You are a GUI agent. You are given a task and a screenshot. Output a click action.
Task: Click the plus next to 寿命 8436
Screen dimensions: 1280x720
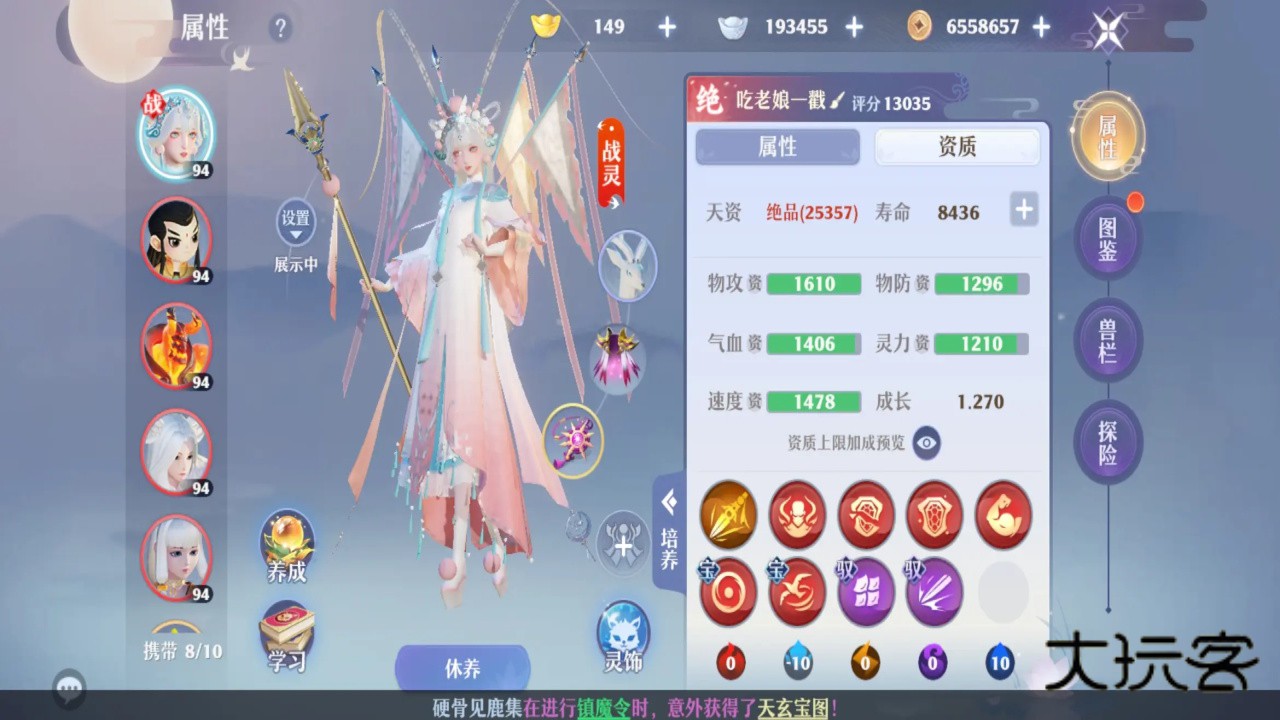click(1023, 210)
